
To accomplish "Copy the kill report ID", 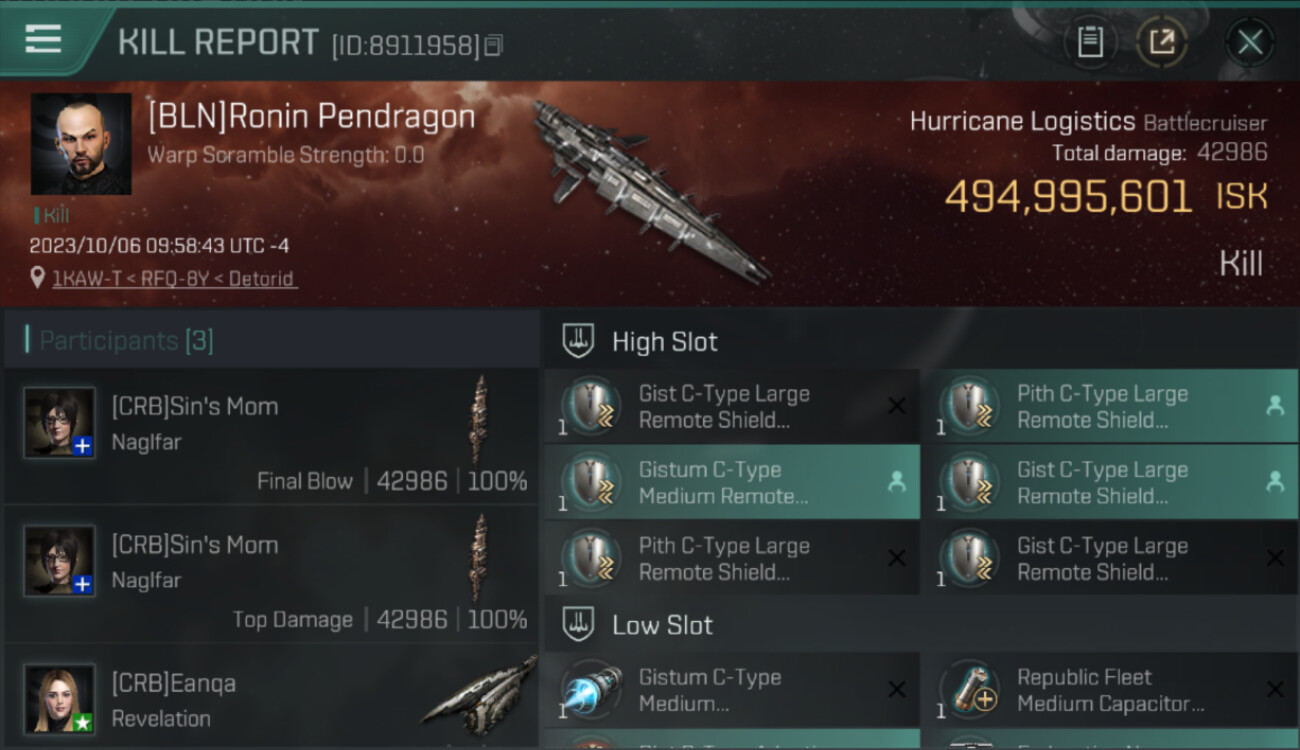I will (493, 45).
